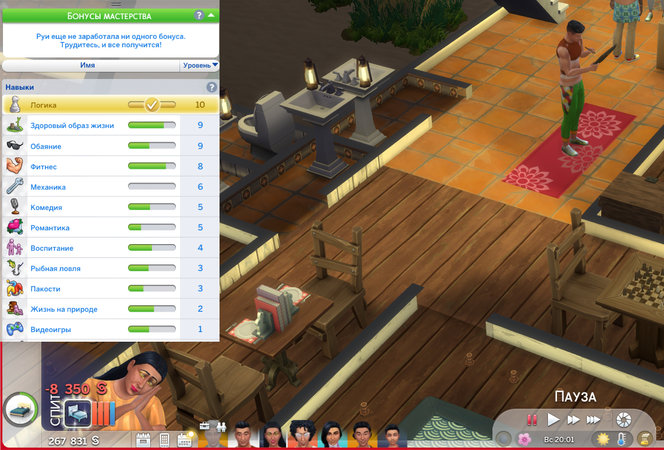This screenshot has height=450, width=664.
Task: Select the Рыбная ловля skill
Action: 110,268
